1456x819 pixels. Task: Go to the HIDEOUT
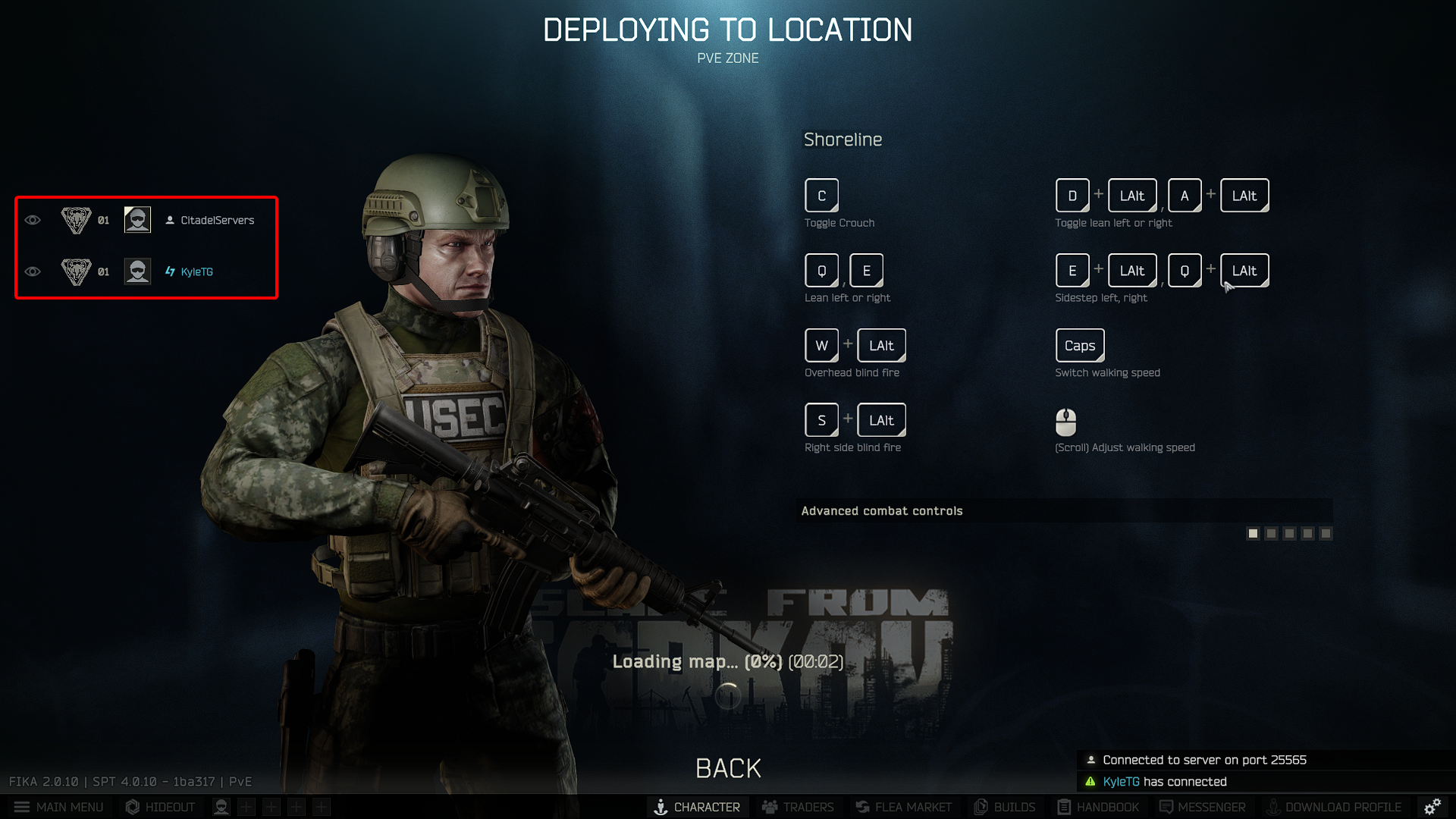[x=160, y=807]
